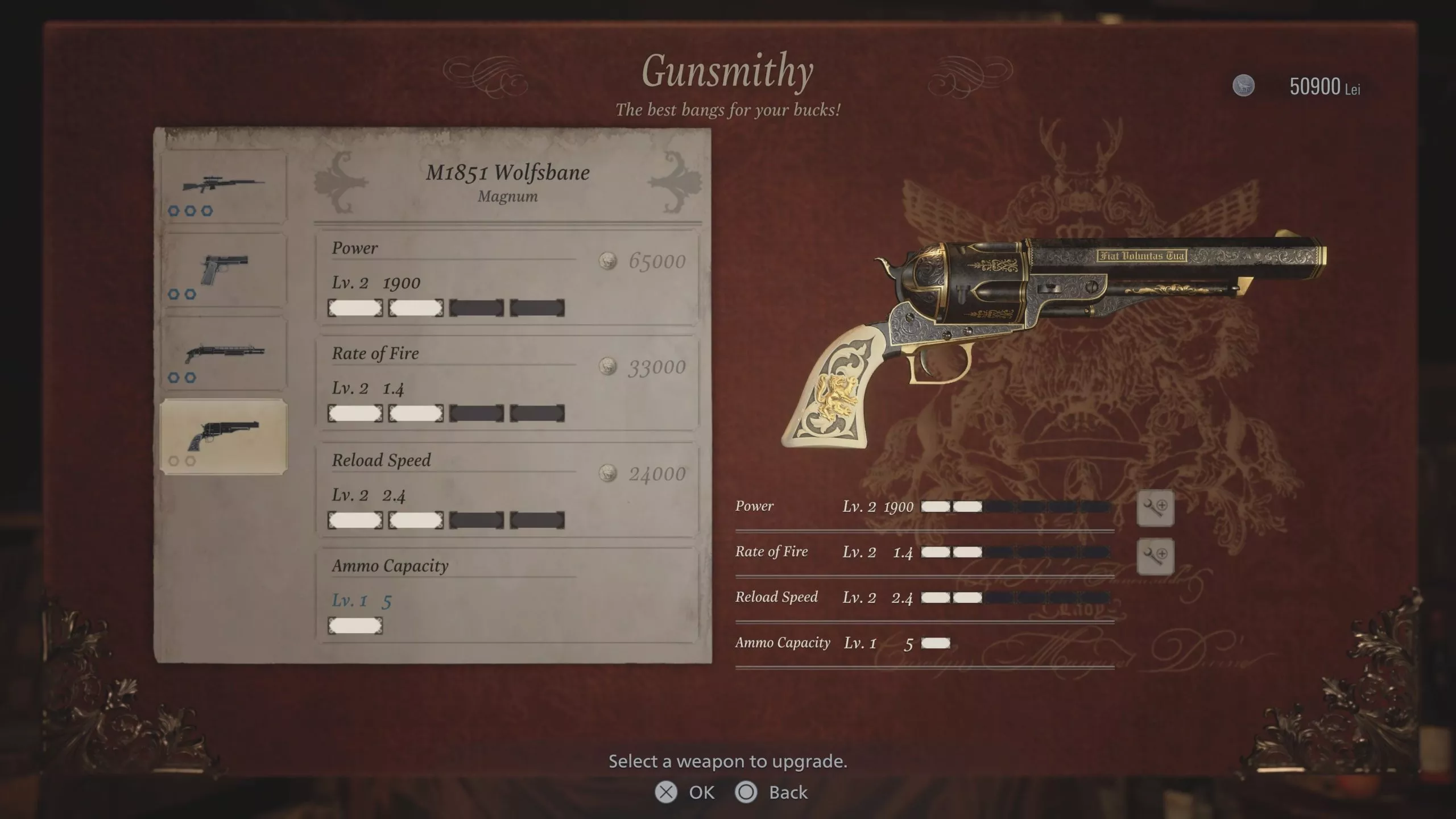
Task: Choose the pistol weapon slot
Action: coord(224,270)
